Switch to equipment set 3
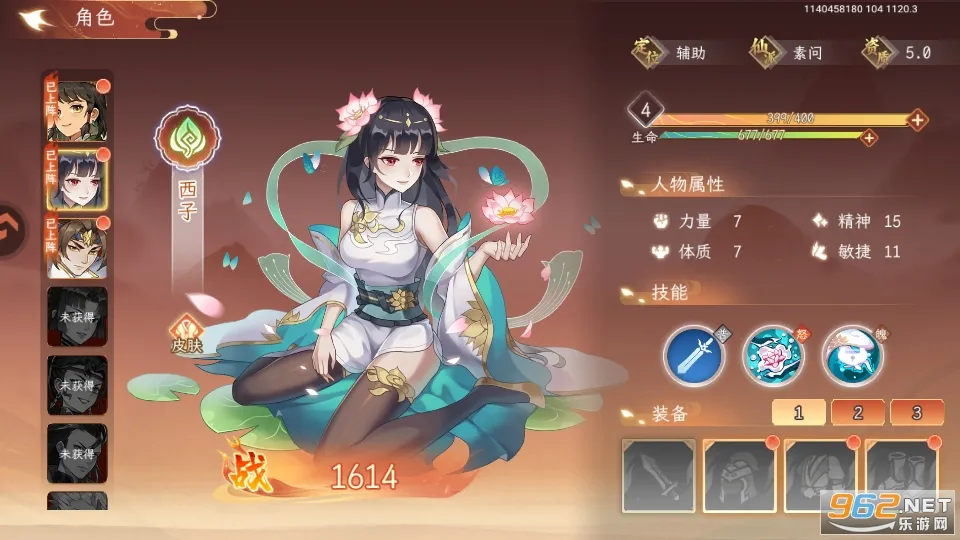 tap(918, 412)
